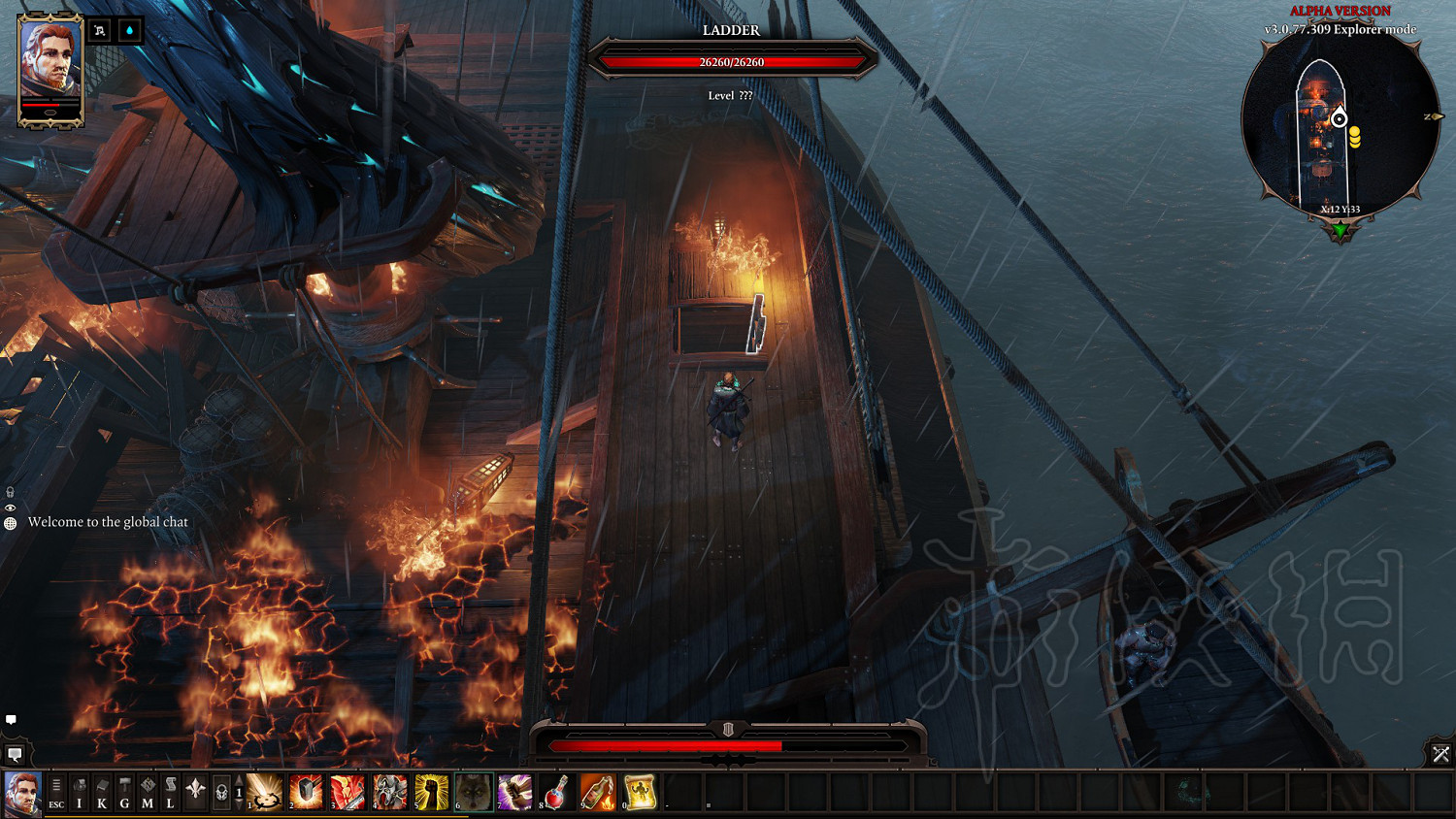Open the chat window speech bubble button
The height and width of the screenshot is (819, 1456).
(15, 754)
